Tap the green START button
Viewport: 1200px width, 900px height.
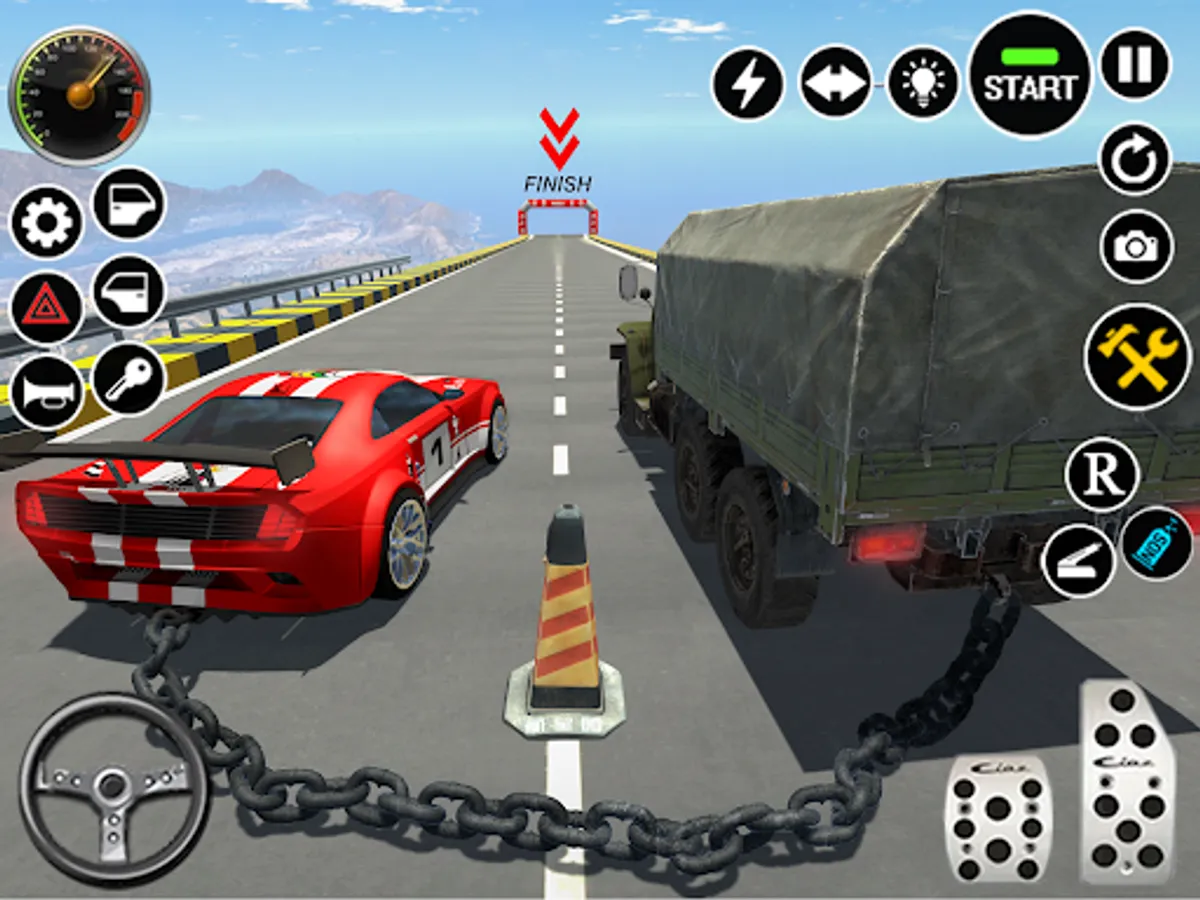click(x=1030, y=75)
